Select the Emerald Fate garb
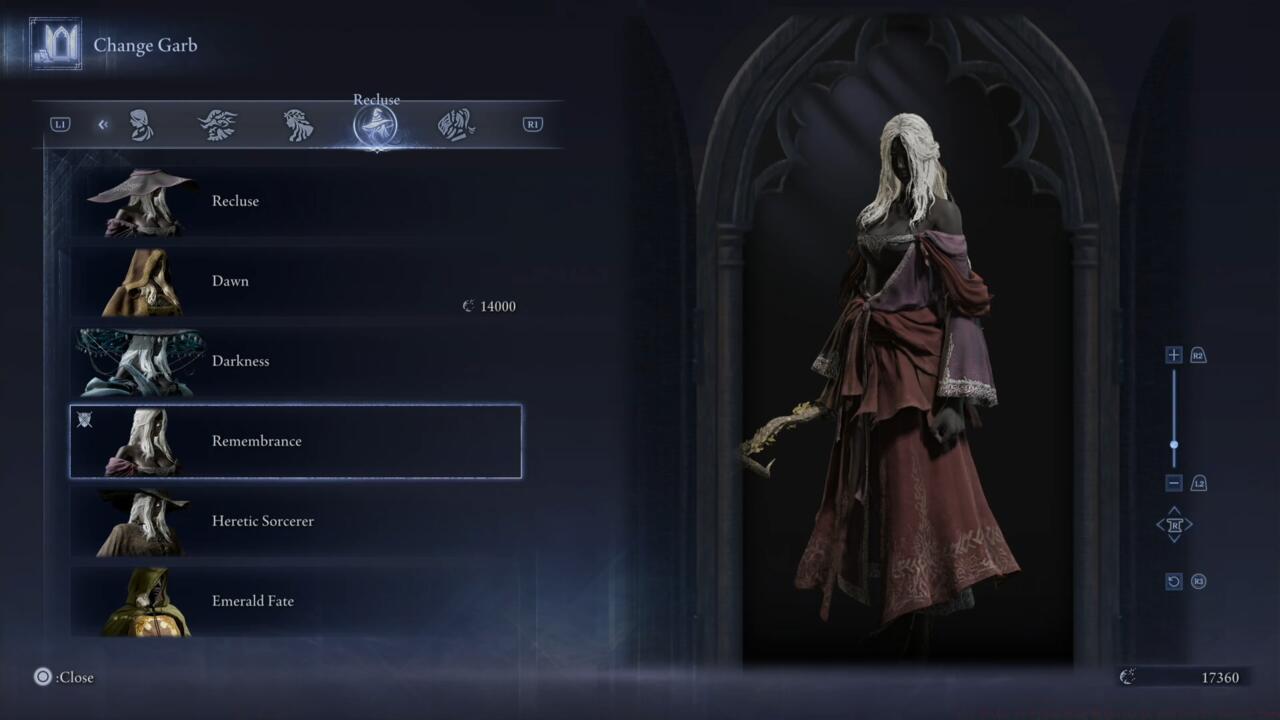This screenshot has height=720, width=1280. tap(295, 601)
